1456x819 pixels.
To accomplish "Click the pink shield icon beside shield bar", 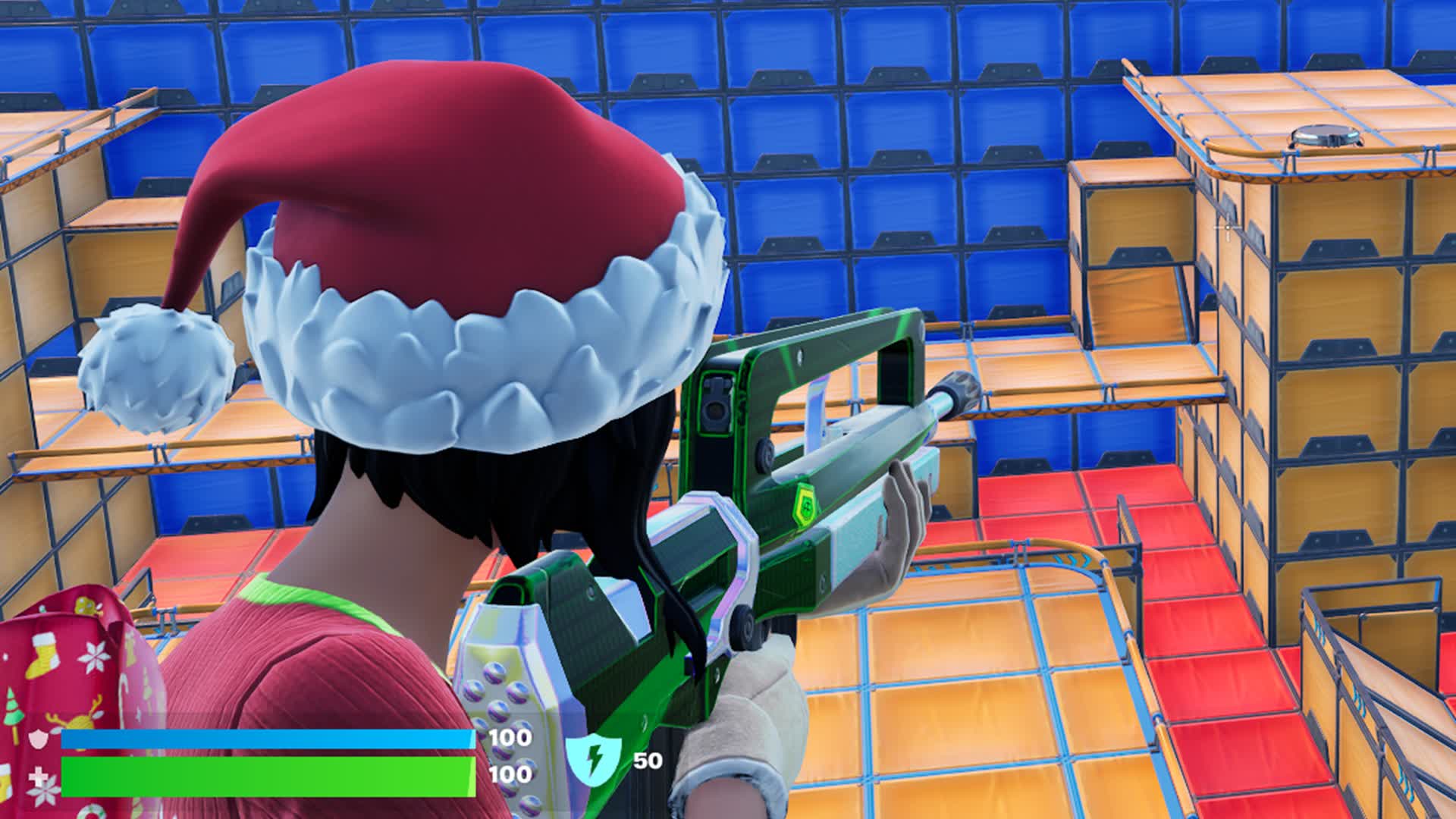I will click(36, 739).
